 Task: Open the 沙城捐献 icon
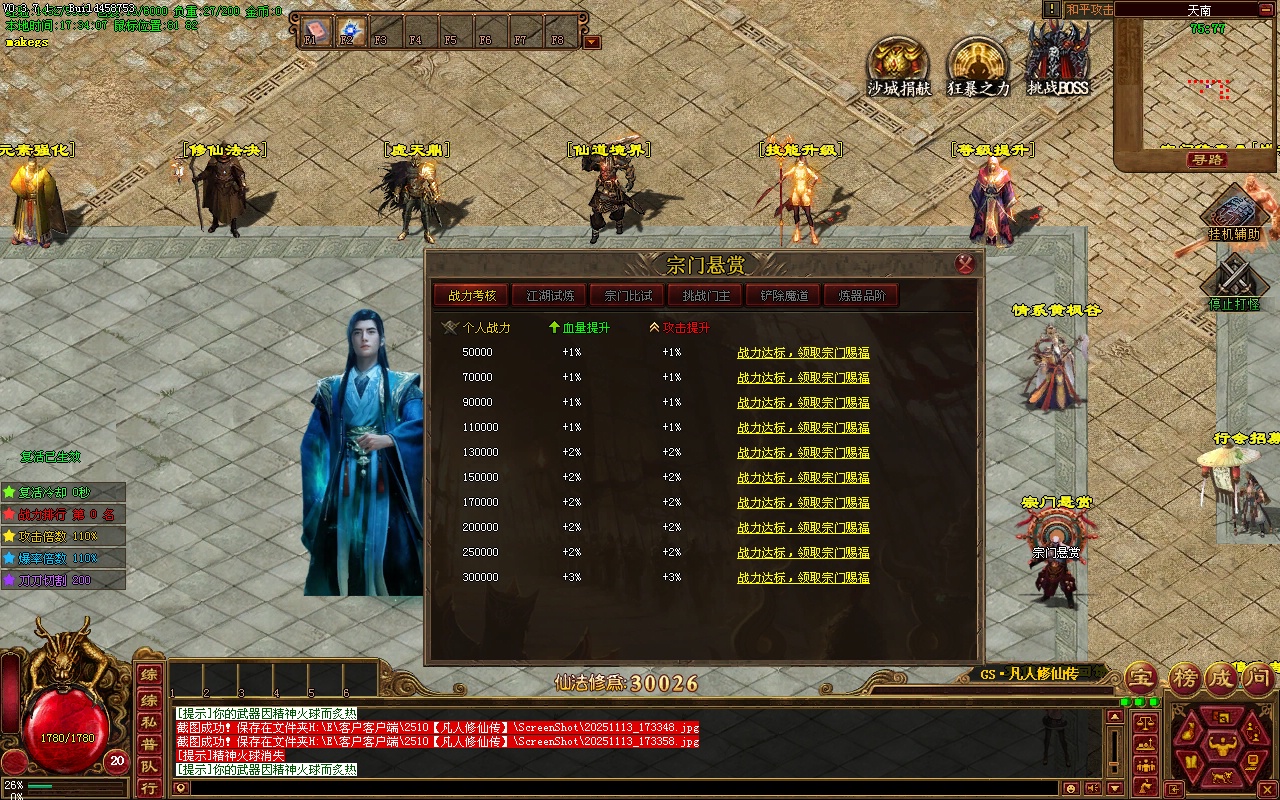tap(898, 66)
